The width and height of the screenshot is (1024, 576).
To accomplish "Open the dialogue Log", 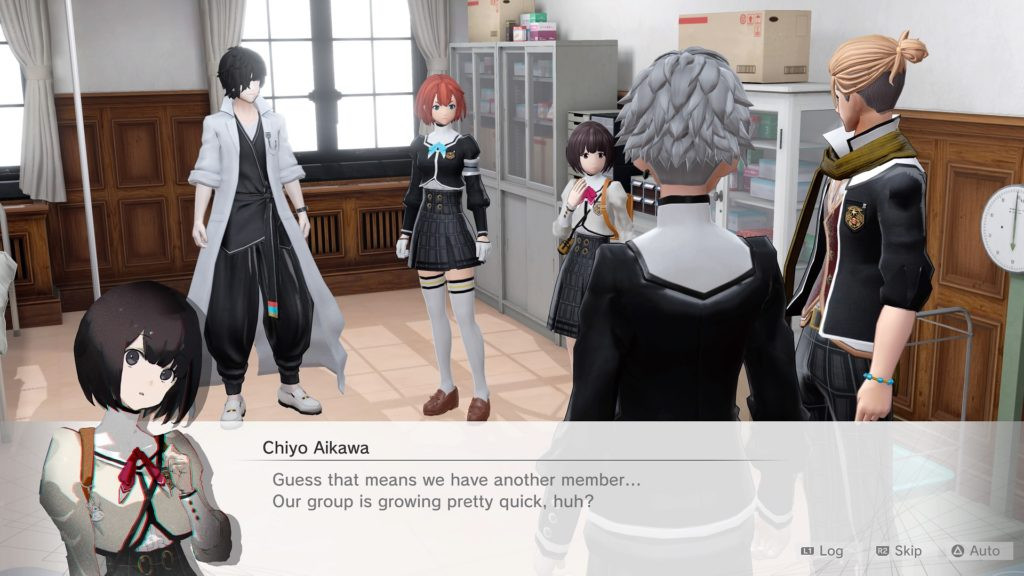I will 822,551.
